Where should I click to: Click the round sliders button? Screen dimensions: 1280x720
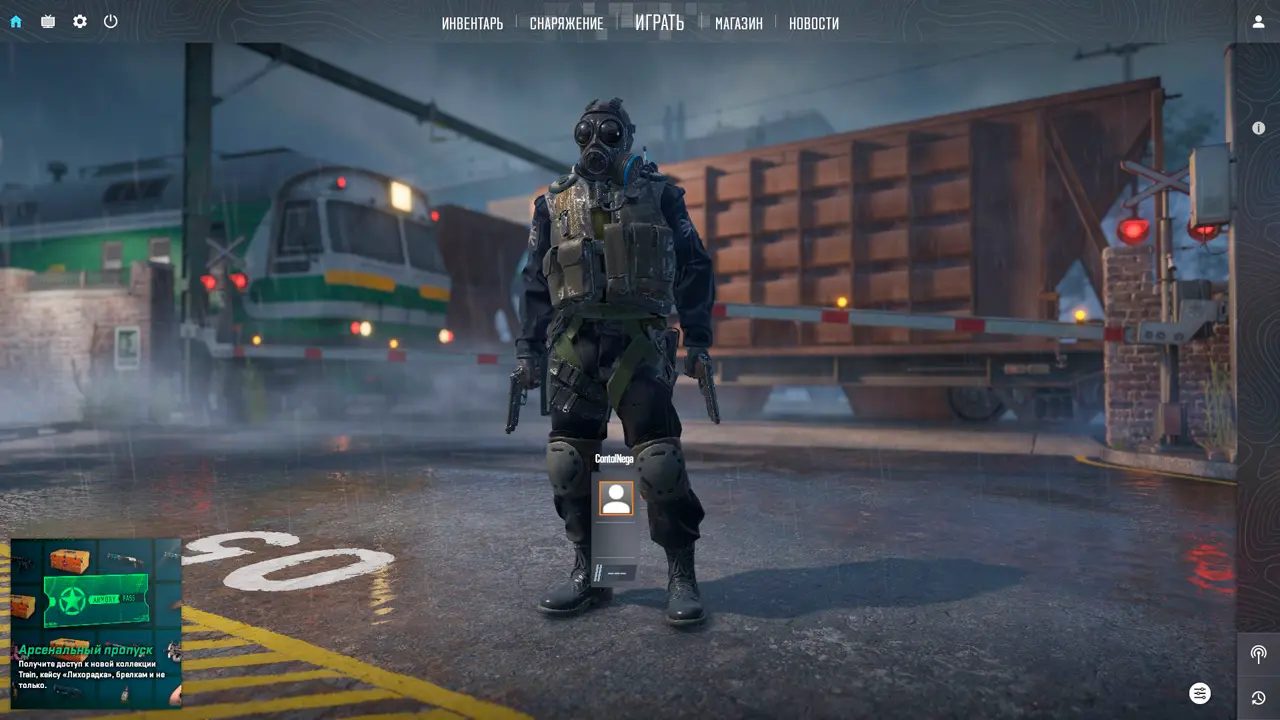pos(1200,693)
